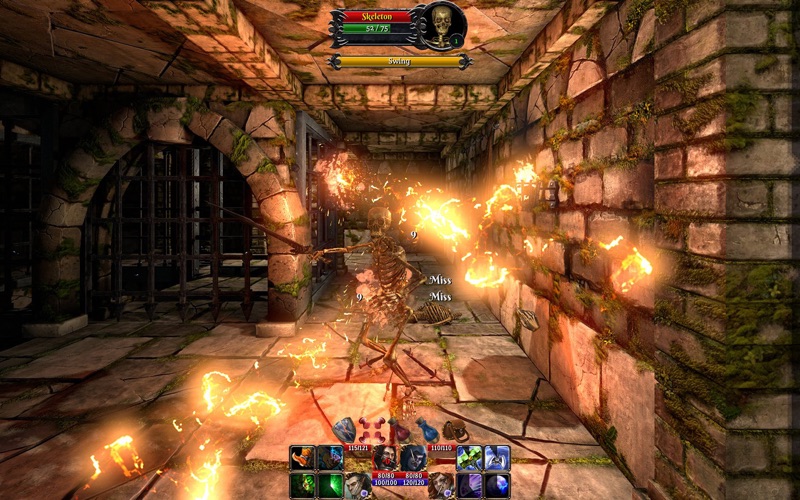Click the shield icon above the party
This screenshot has width=800, height=500.
[344, 430]
